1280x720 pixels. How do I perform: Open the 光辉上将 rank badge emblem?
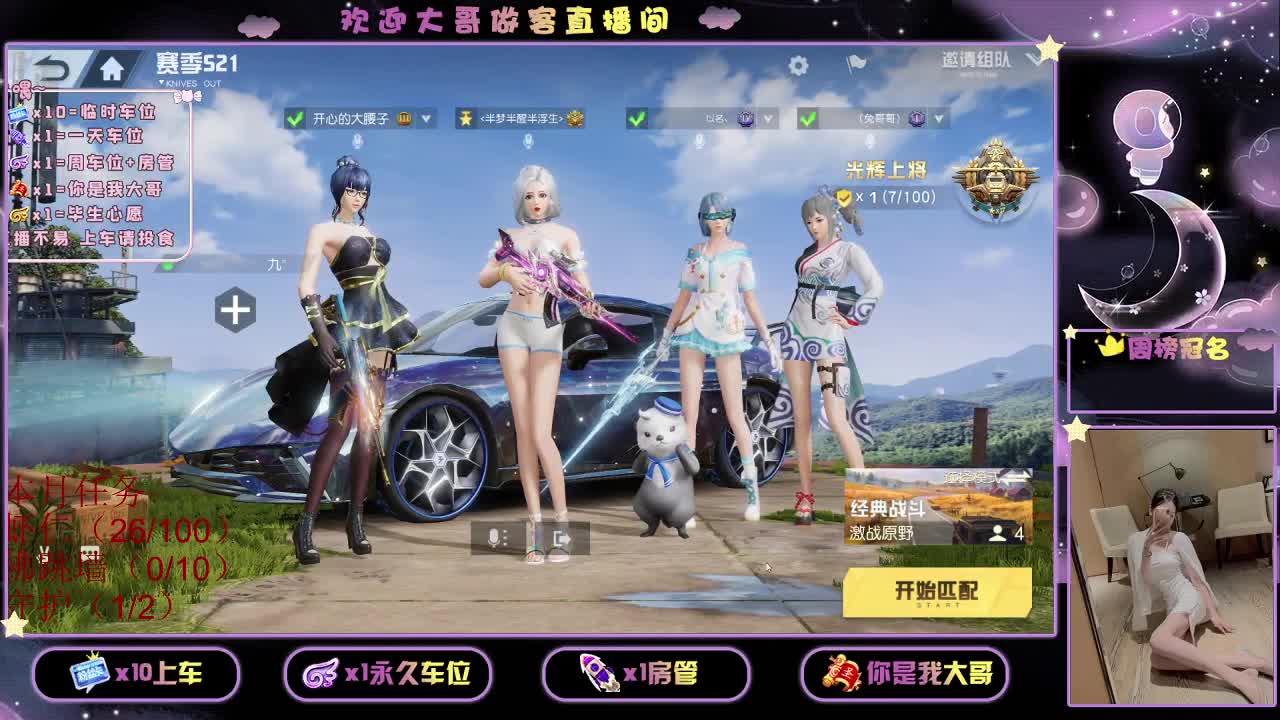pyautogui.click(x=994, y=180)
